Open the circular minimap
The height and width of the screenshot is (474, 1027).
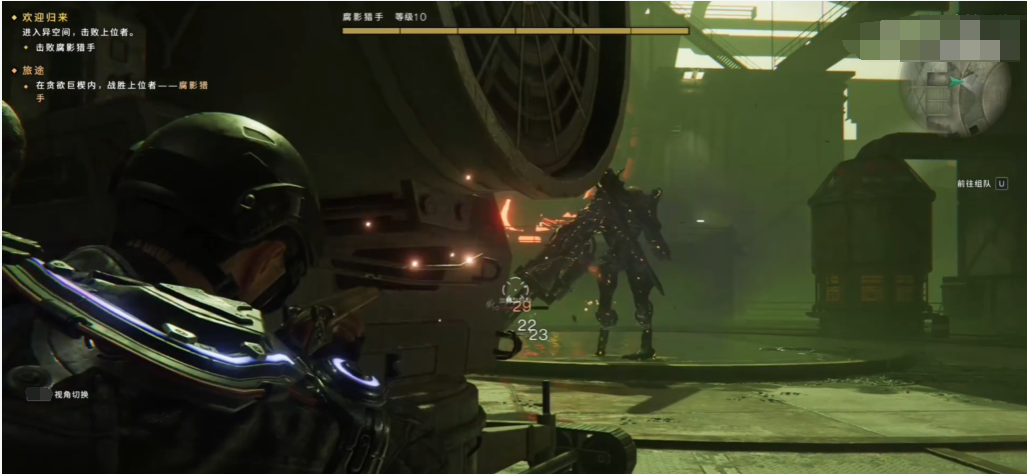click(953, 97)
